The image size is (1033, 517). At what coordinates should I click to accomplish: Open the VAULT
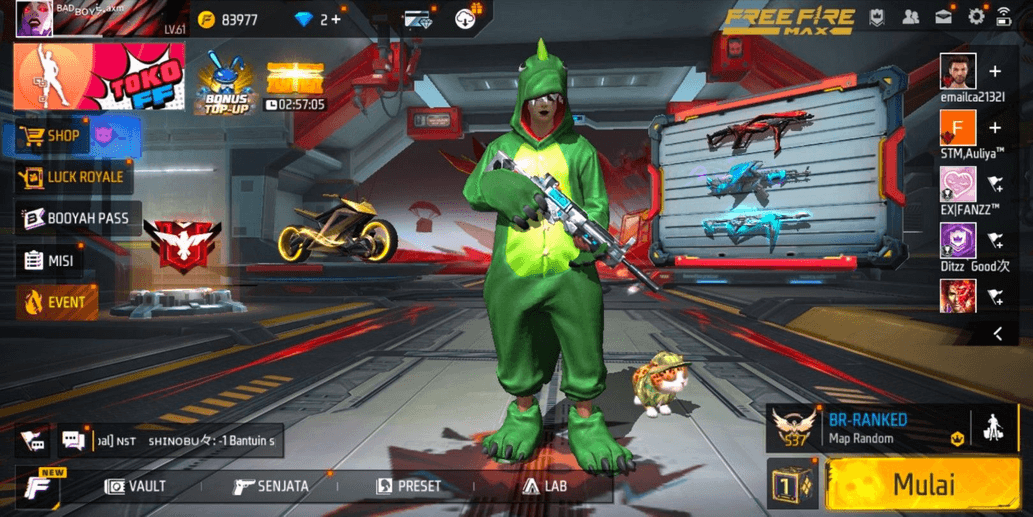(136, 486)
